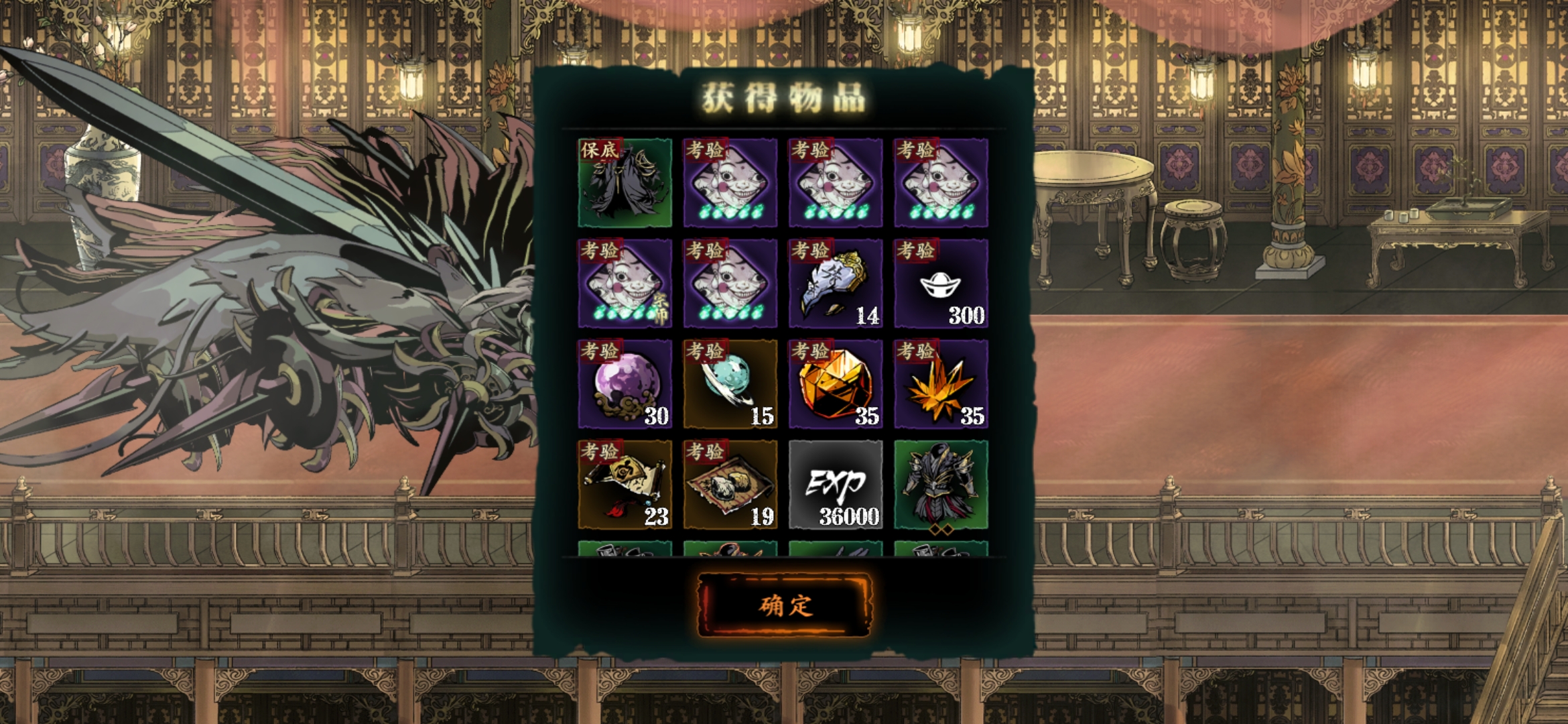Image resolution: width=1568 pixels, height=724 pixels.
Task: Select the pale stone item numbered 14
Action: 836,284
